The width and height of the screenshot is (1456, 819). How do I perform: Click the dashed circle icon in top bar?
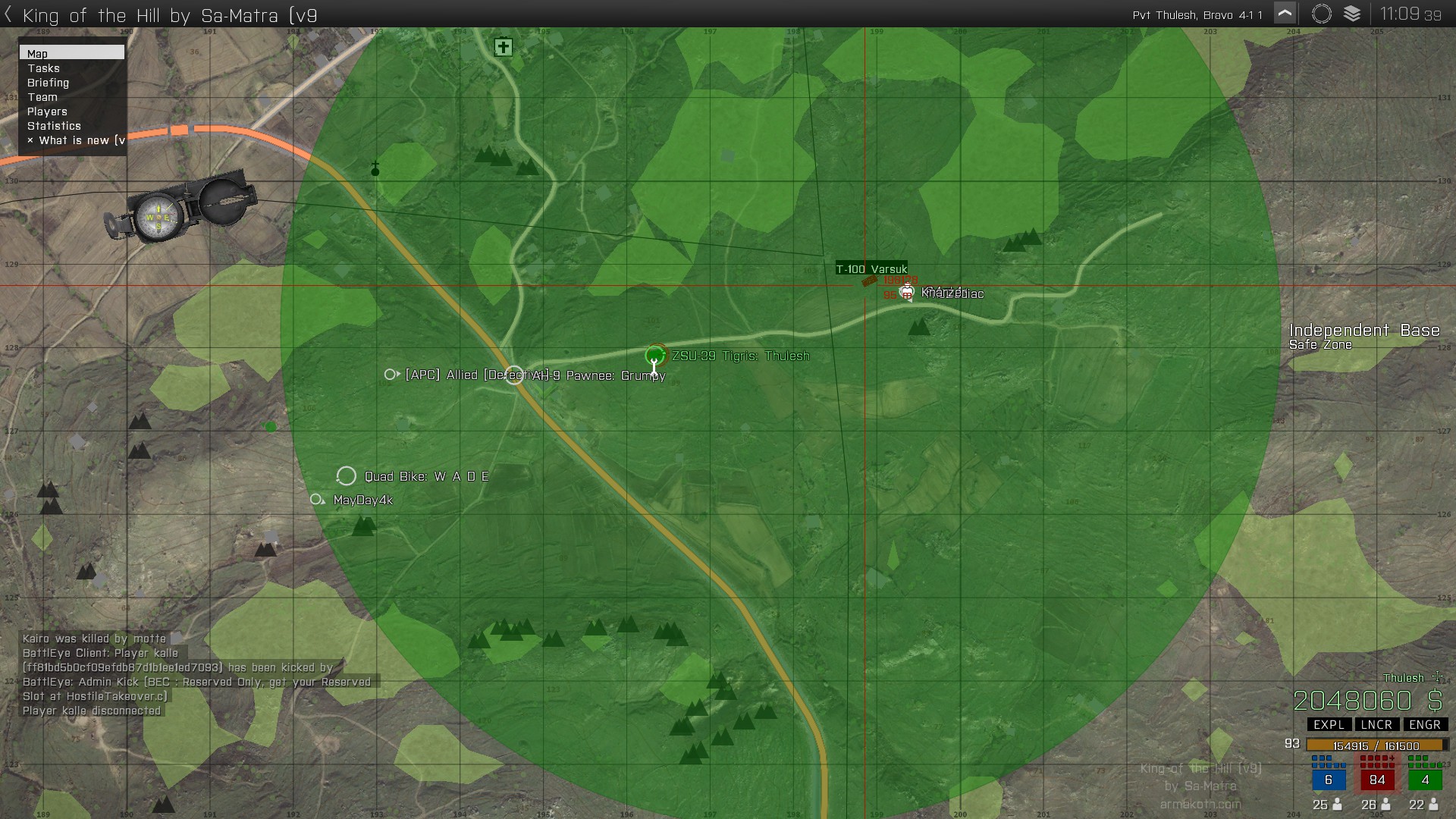tap(1321, 14)
